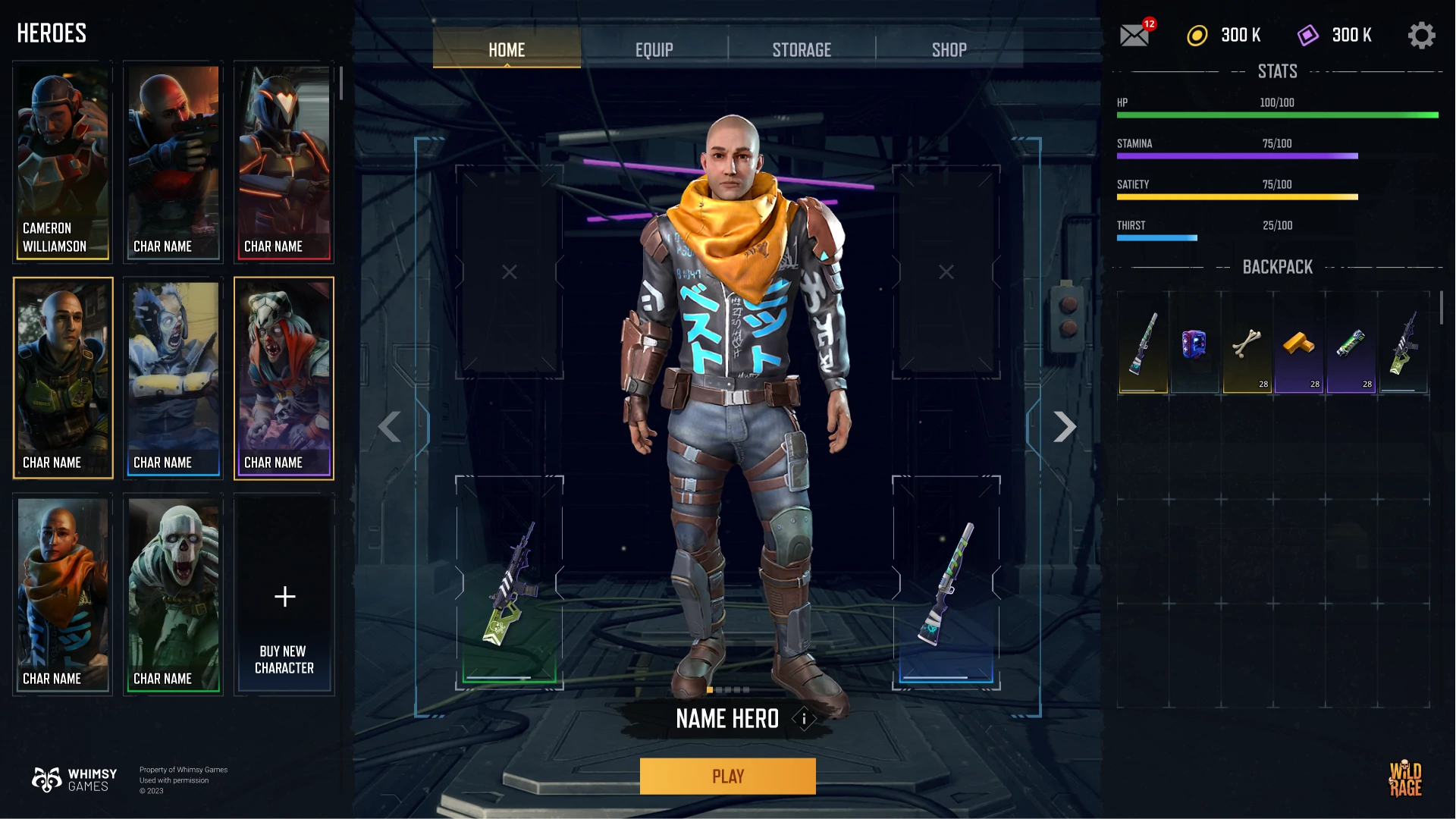Image resolution: width=1456 pixels, height=819 pixels.
Task: Select the equipped shotgun weapon slot
Action: click(946, 582)
